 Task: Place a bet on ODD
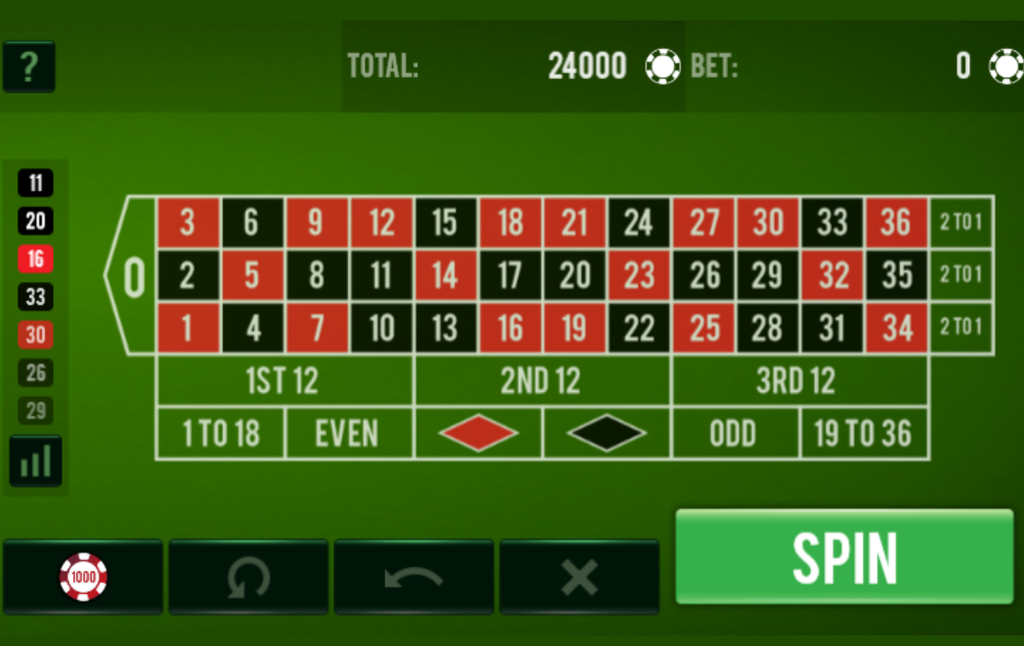pyautogui.click(x=734, y=434)
